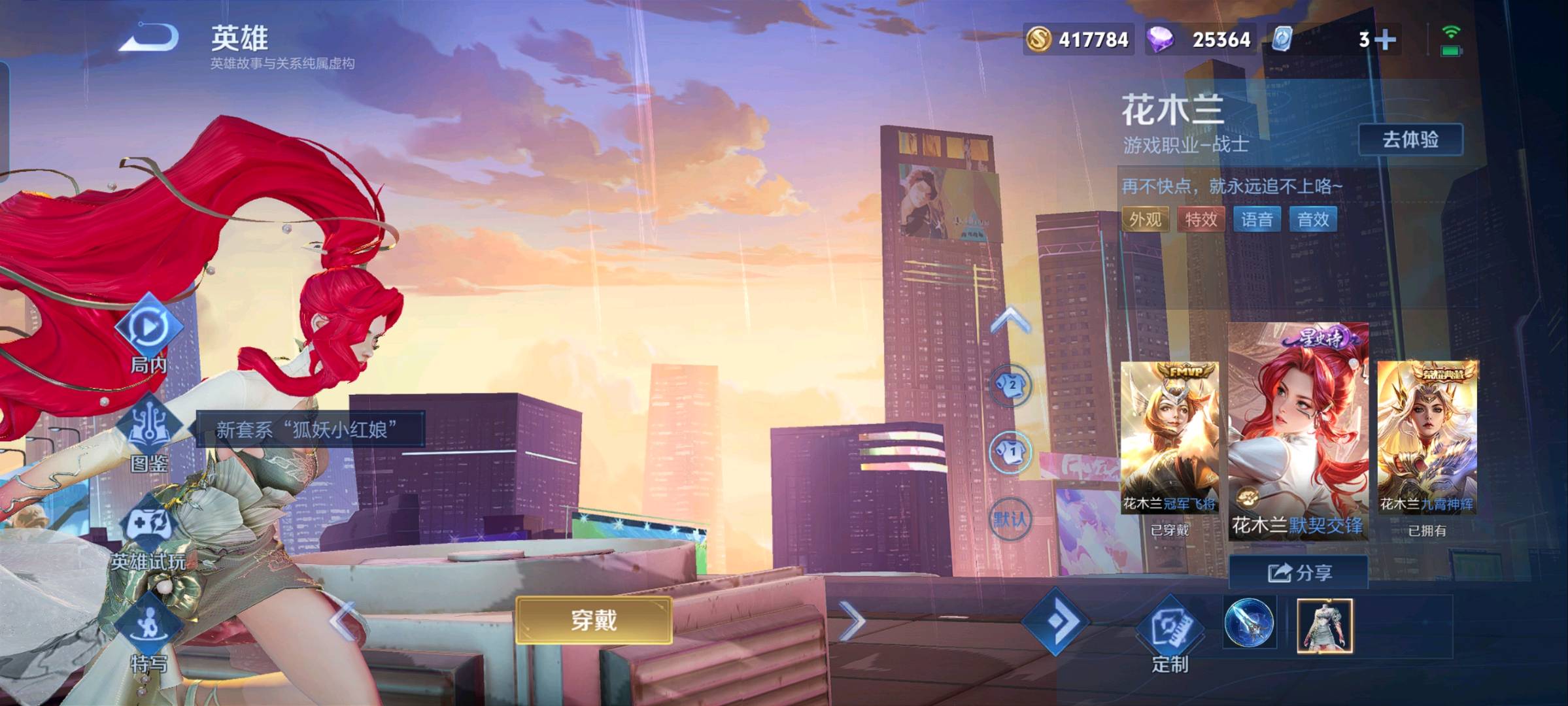Click the plus to add tickets
This screenshot has height=706, width=1568.
pos(1384,39)
